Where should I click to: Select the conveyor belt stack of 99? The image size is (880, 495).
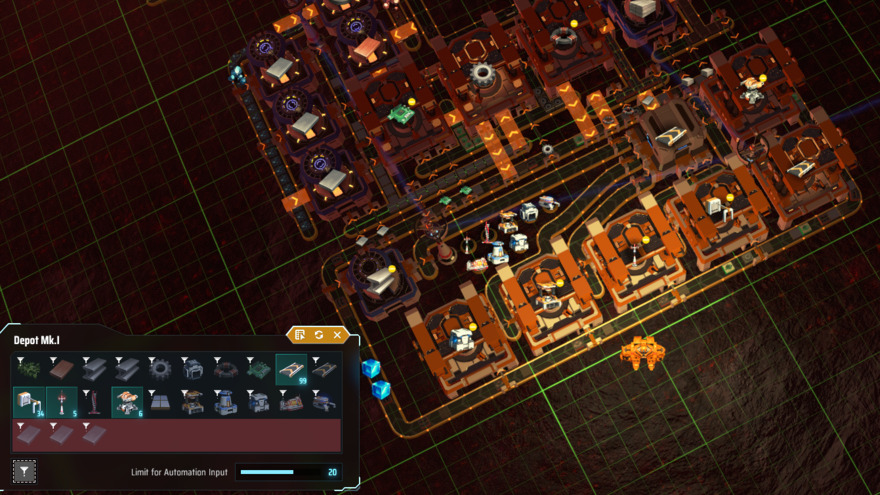[291, 369]
